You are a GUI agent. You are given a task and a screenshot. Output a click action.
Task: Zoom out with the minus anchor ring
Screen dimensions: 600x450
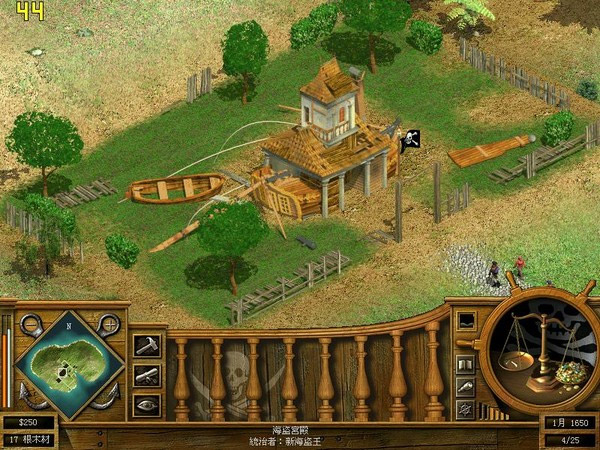(x=30, y=324)
